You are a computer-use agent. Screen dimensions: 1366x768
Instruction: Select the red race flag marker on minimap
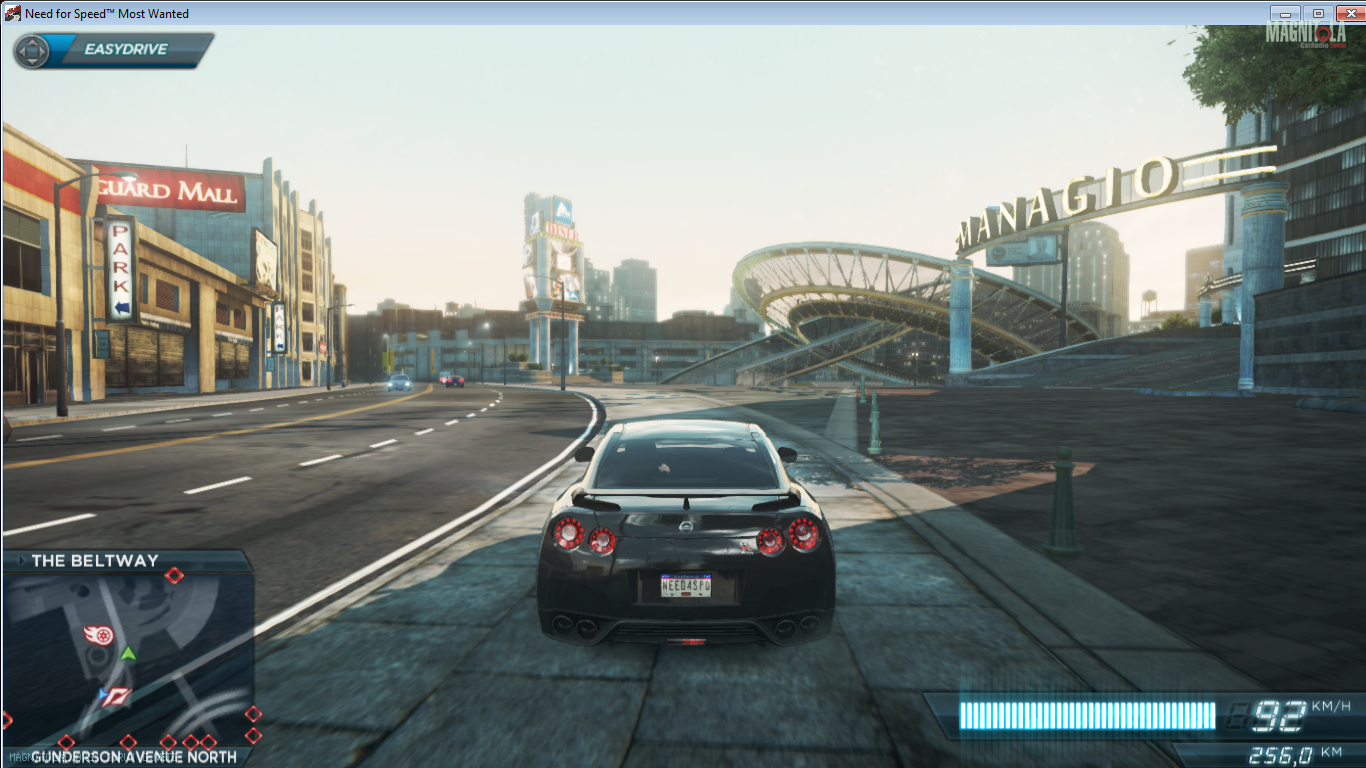pos(119,696)
